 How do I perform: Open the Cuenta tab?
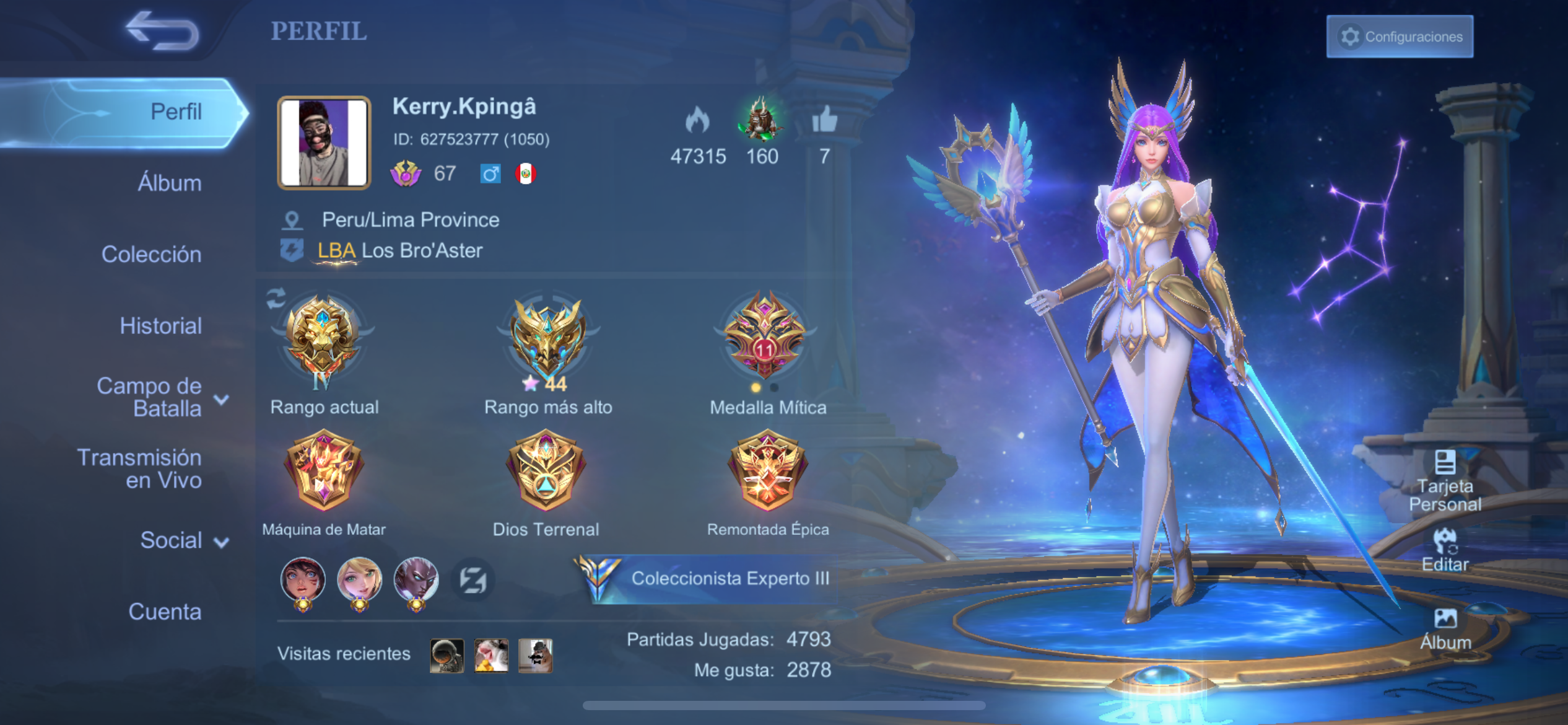(165, 612)
